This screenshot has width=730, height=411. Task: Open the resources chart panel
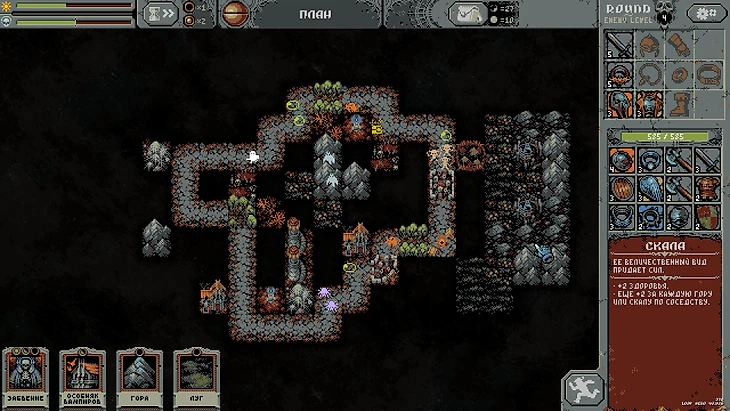[467, 13]
